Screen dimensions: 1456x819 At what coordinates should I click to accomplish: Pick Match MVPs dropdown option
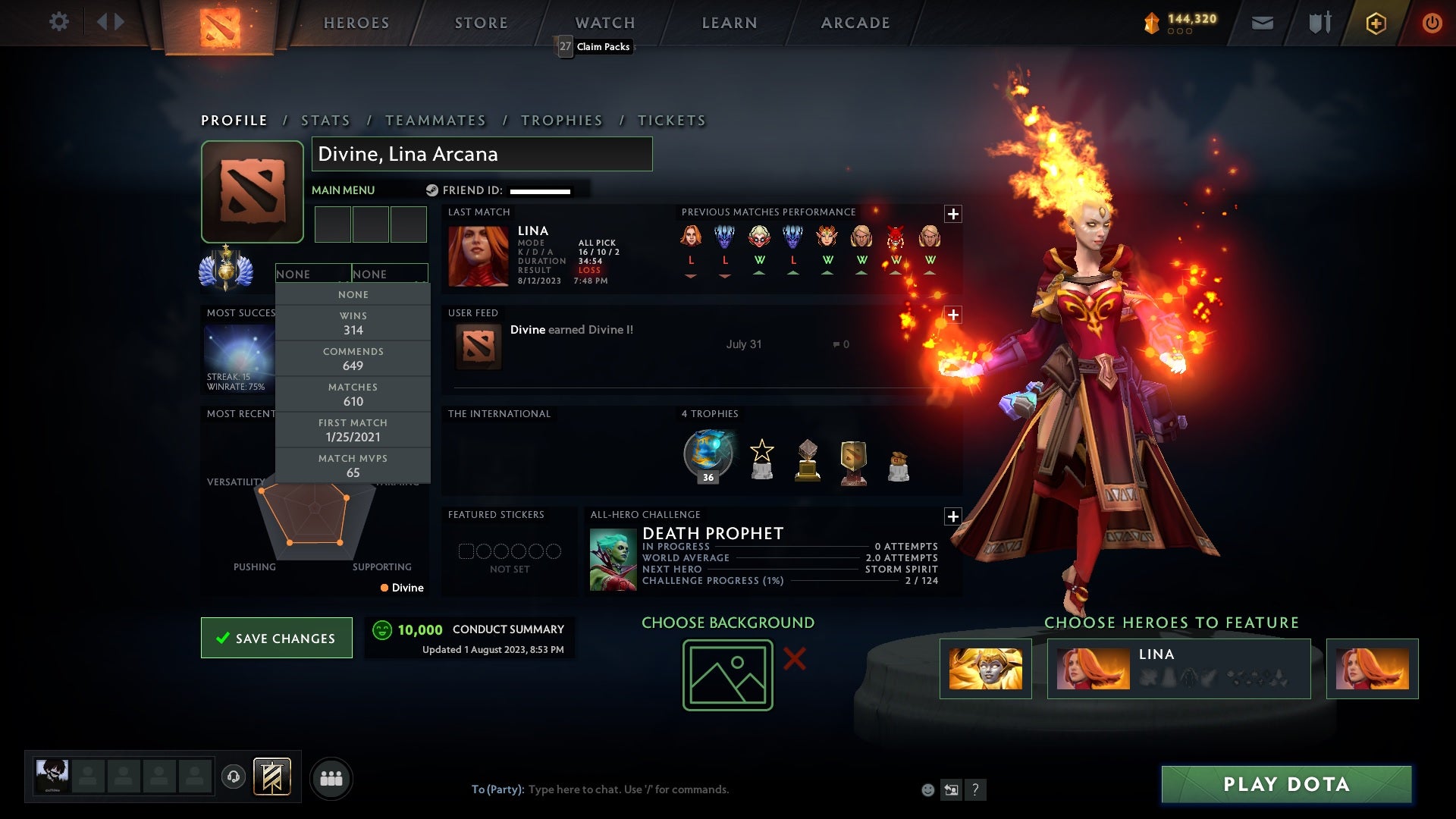pyautogui.click(x=353, y=466)
